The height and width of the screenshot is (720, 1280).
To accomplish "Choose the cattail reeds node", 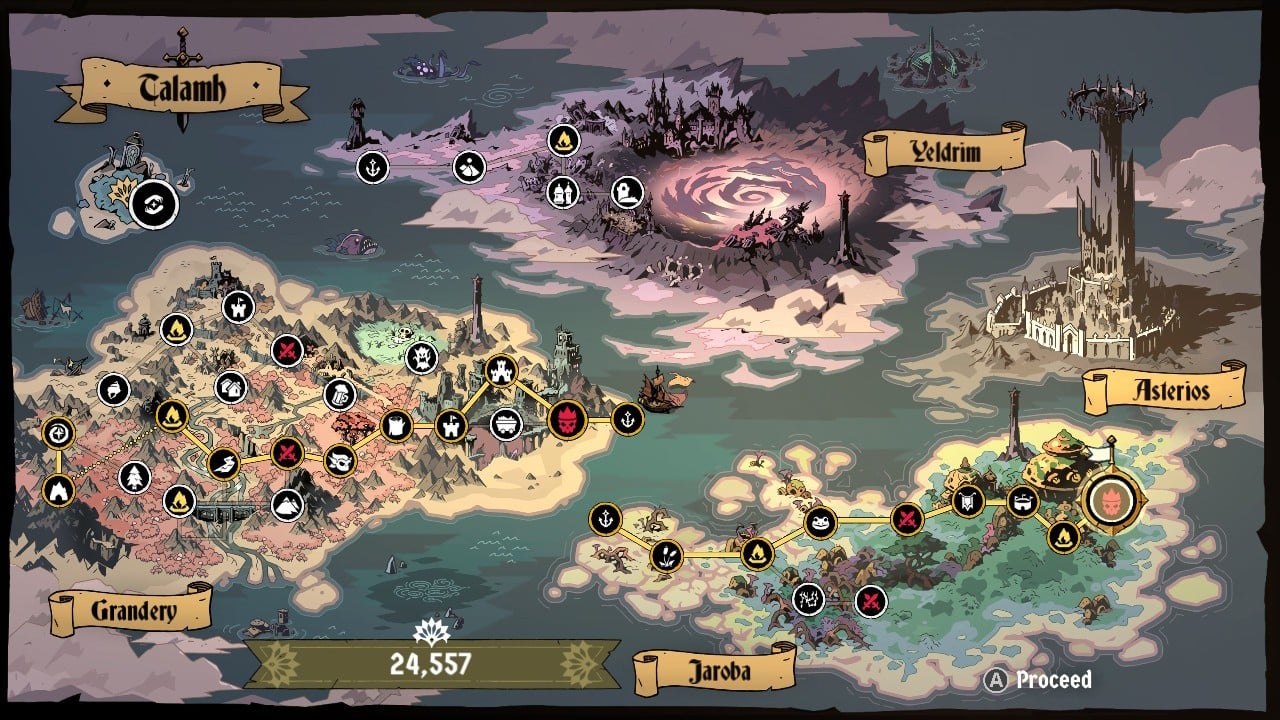I will tap(666, 555).
